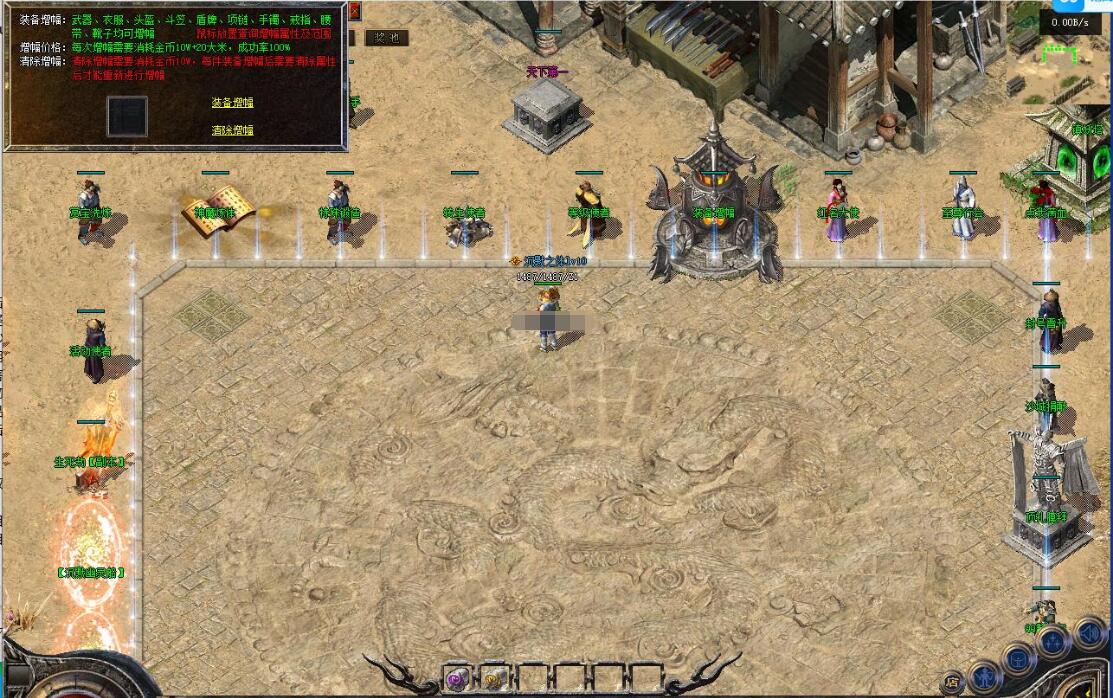
Task: Choose the 清除增幅 option
Action: (x=232, y=130)
